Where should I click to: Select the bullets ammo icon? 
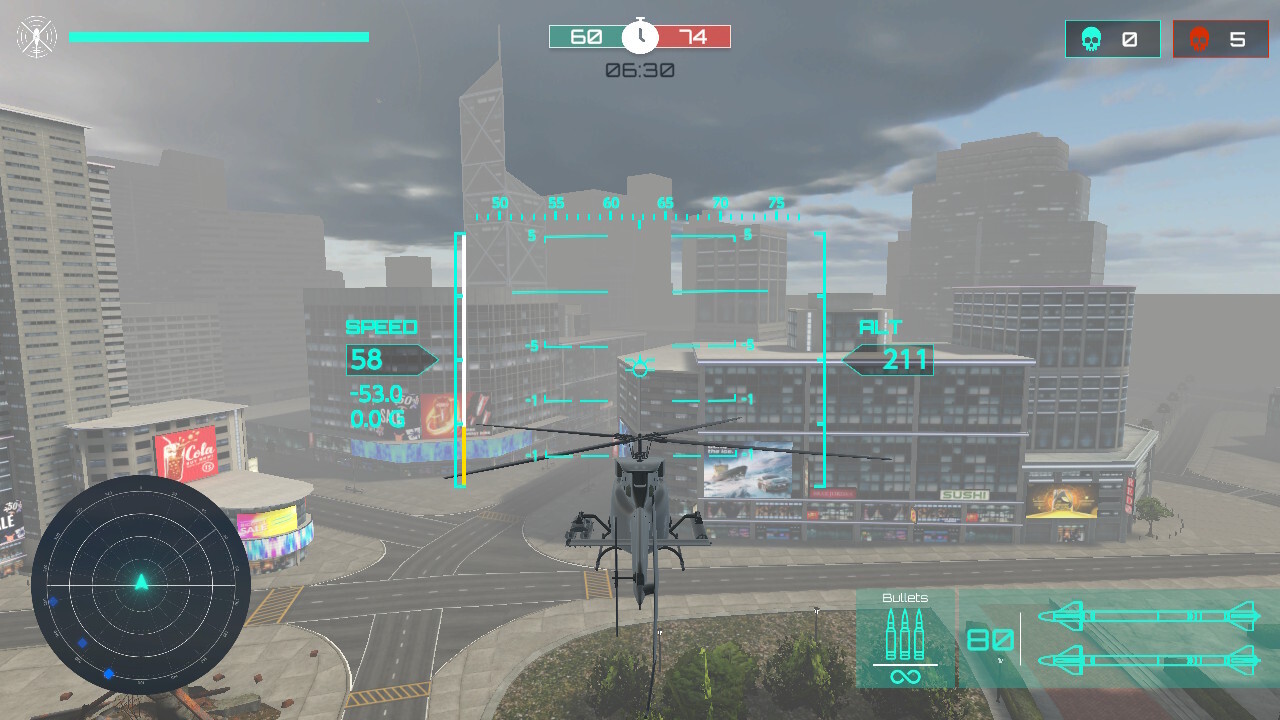coord(903,635)
